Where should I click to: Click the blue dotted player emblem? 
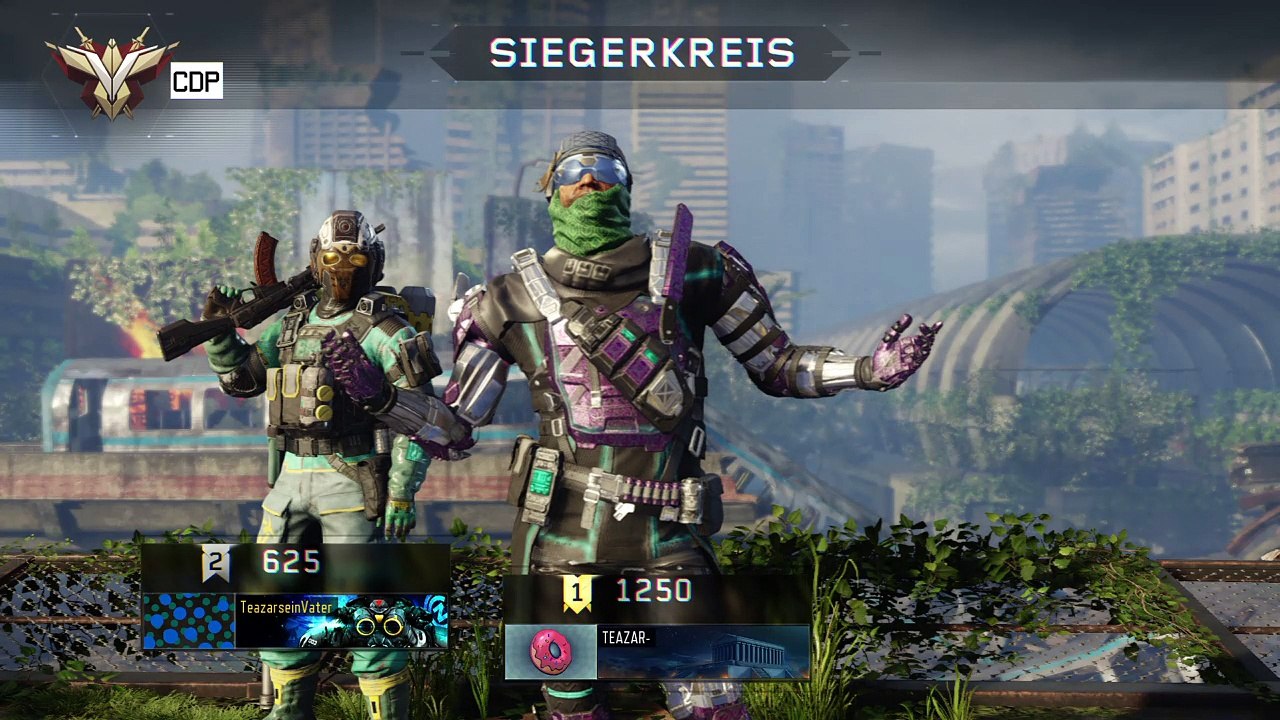point(189,621)
